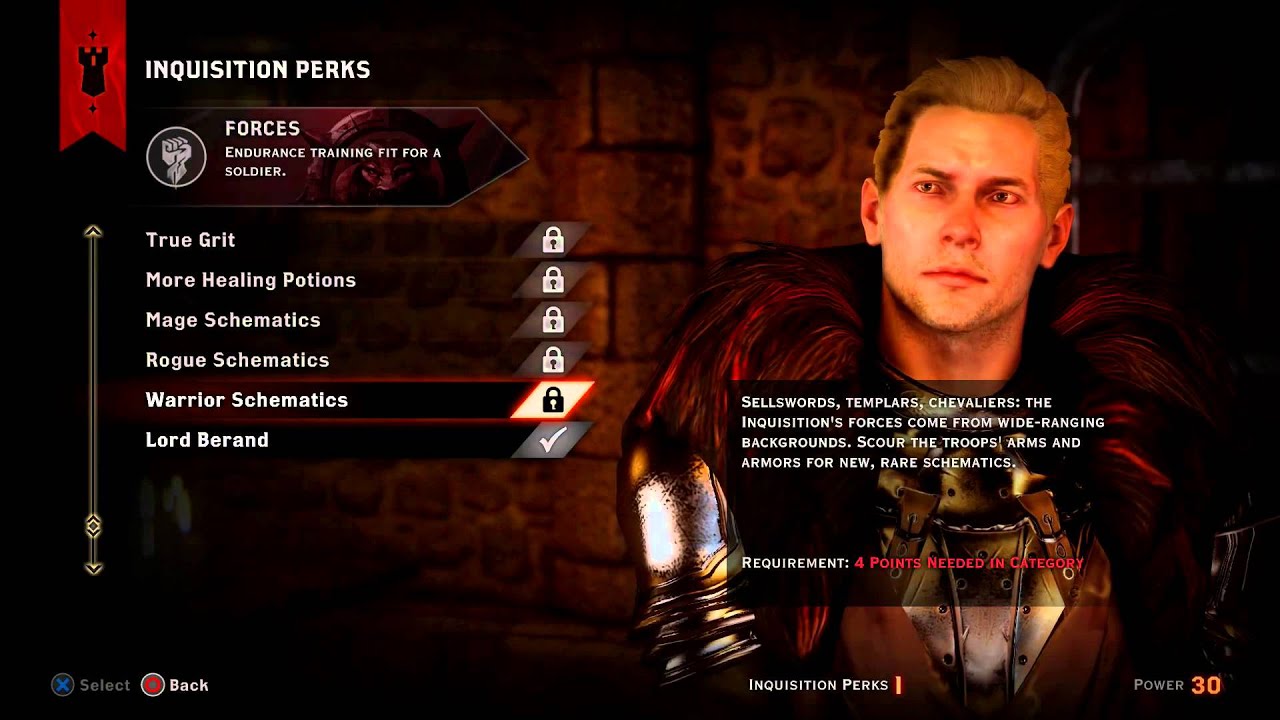
Task: Click the Power 30 counter
Action: (1180, 685)
